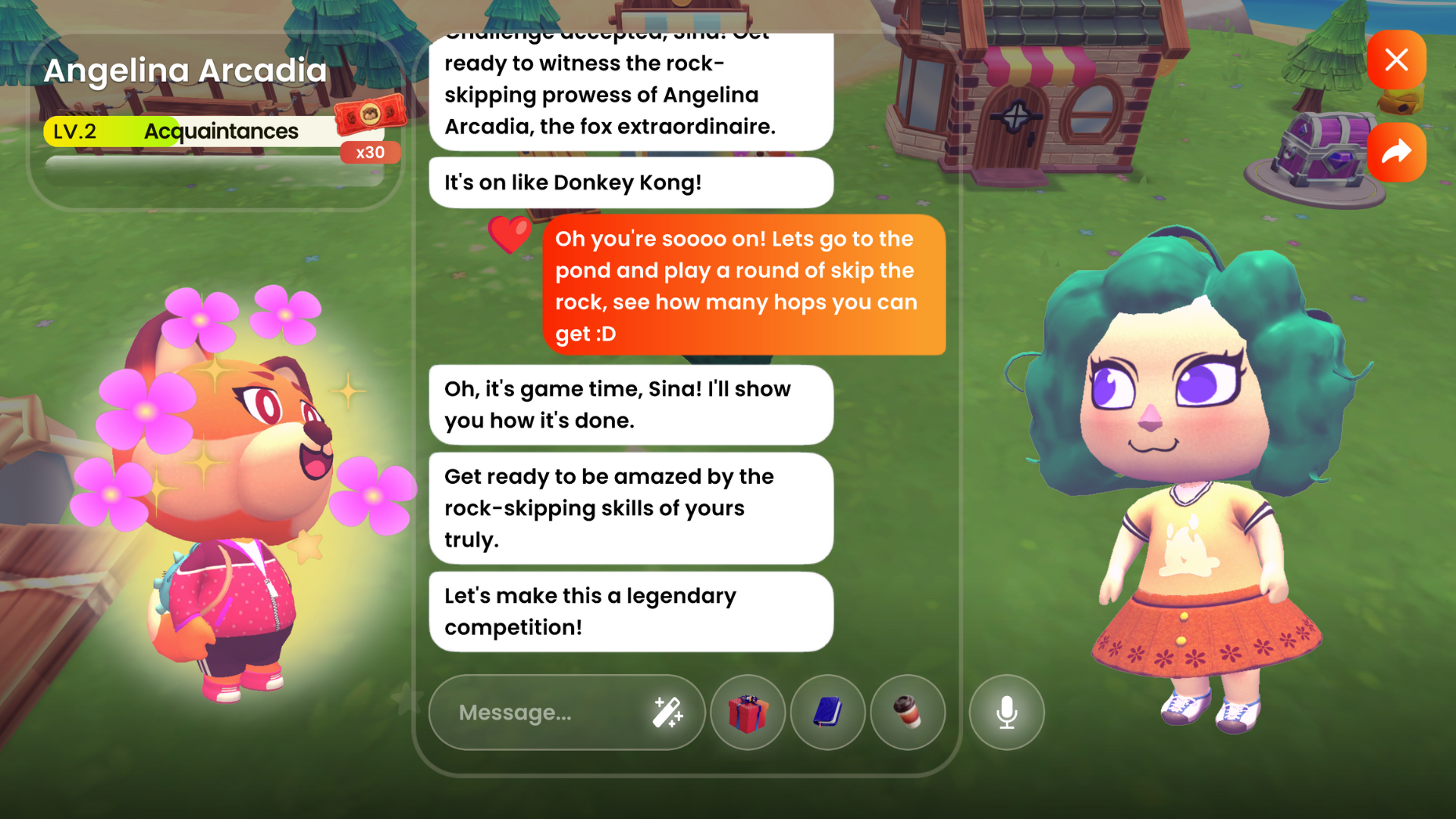
Task: Open the gift sending icon
Action: (x=748, y=713)
